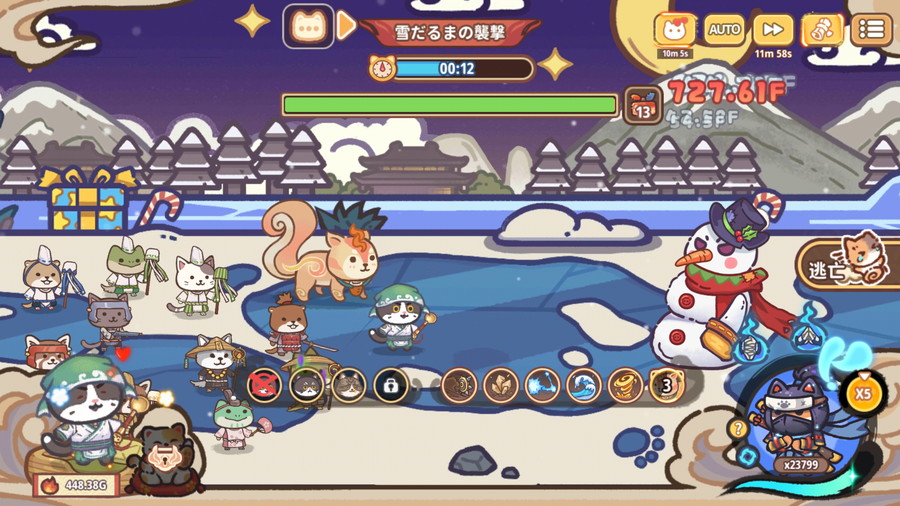Click the locked padlock slot
Image resolution: width=900 pixels, height=506 pixels.
click(x=390, y=385)
